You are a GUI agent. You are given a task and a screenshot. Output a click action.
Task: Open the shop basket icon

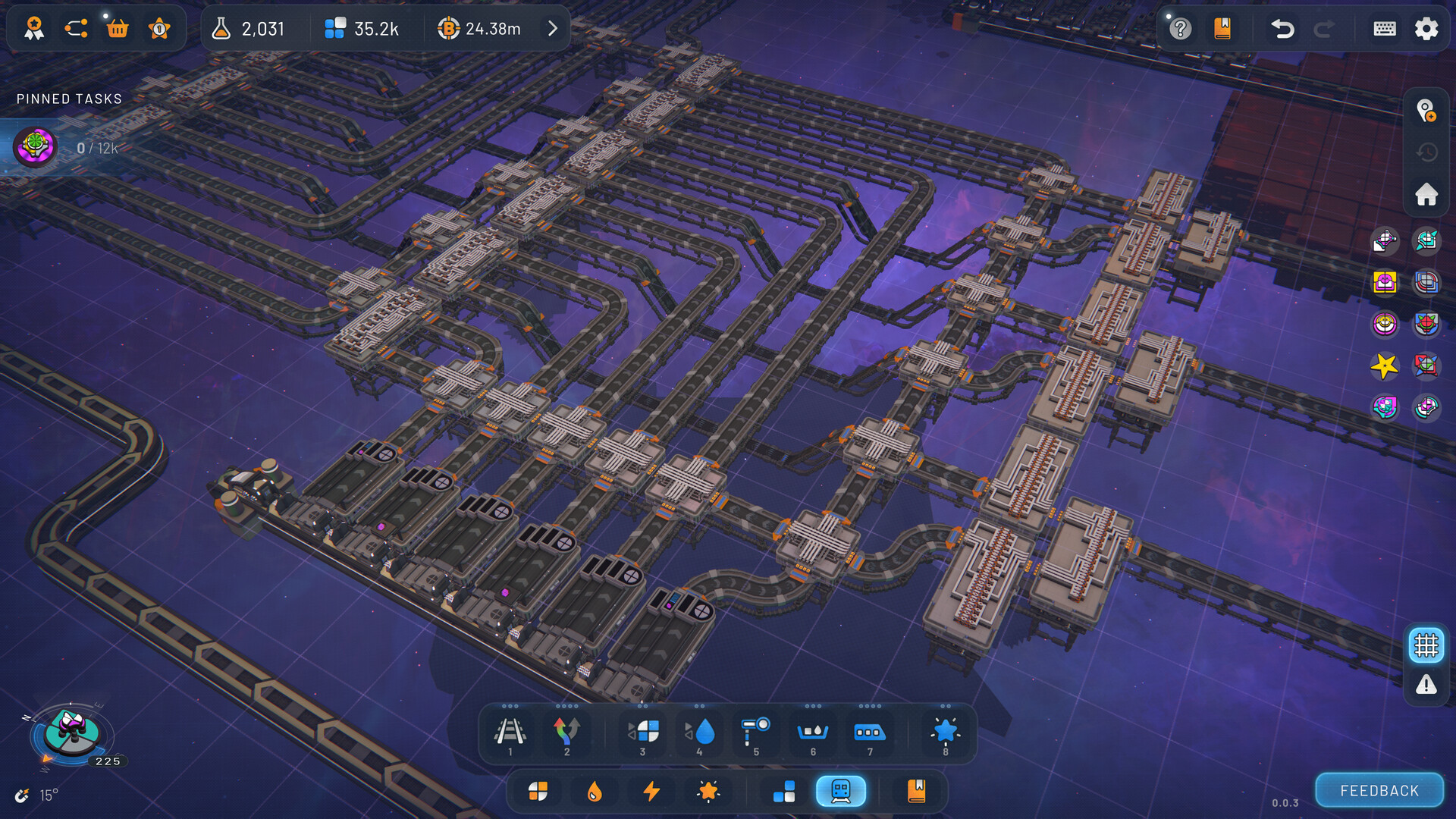tap(118, 29)
